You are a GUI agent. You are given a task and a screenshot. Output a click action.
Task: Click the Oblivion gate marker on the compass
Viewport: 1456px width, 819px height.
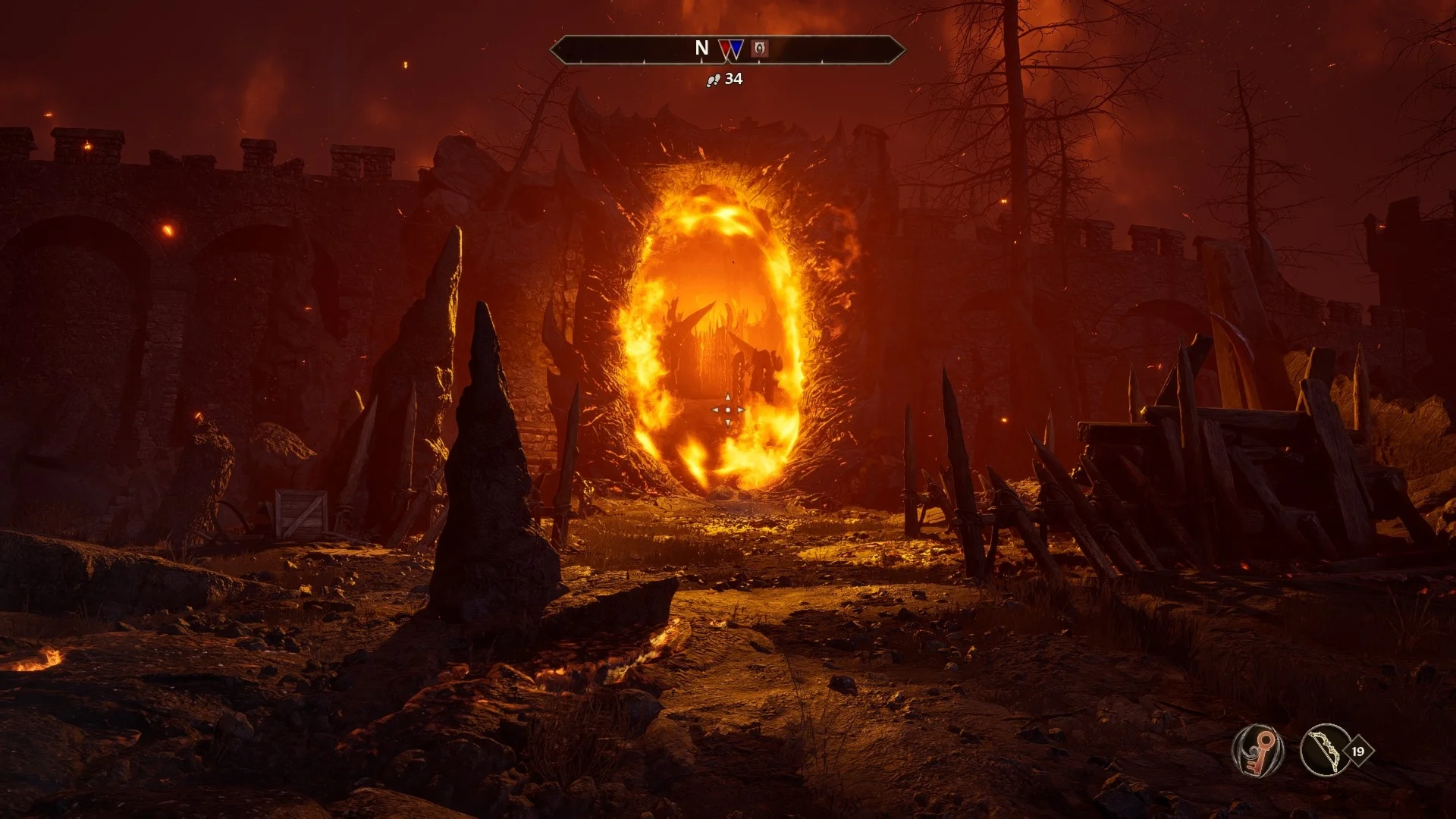759,49
